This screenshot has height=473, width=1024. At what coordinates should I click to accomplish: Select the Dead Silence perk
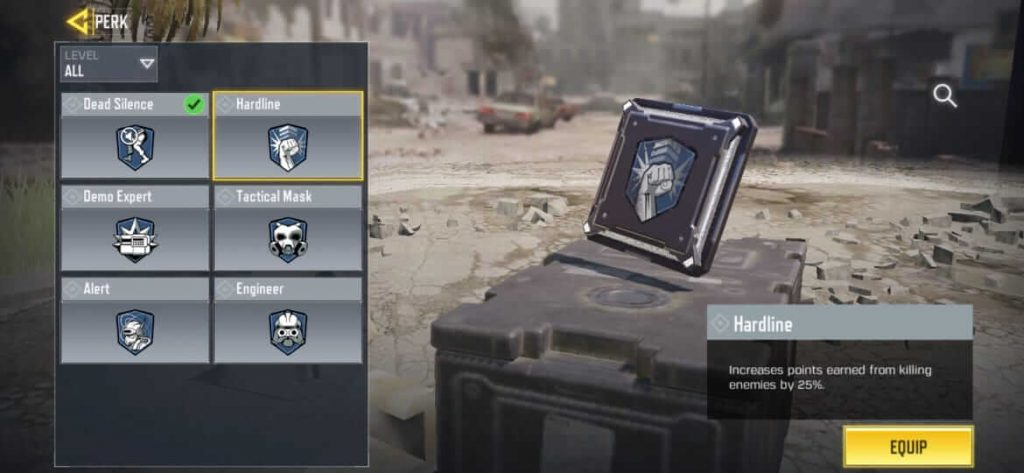tap(135, 137)
